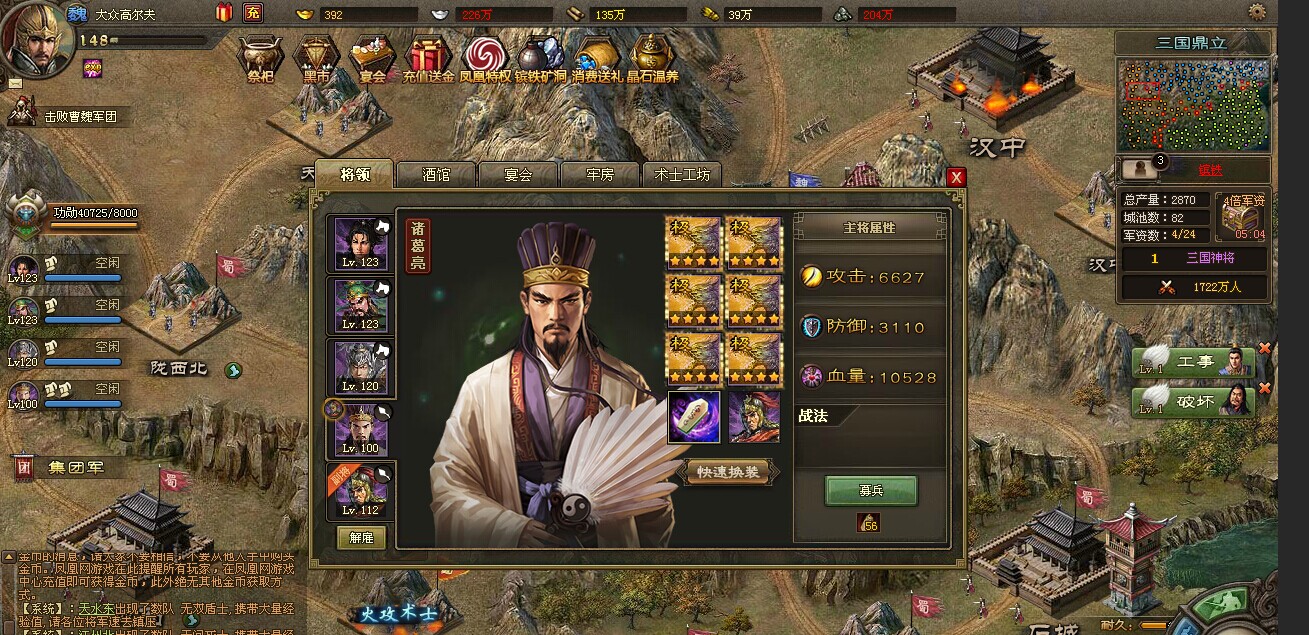This screenshot has width=1309, height=635.
Task: Open the 祭祀 cauldron icon
Action: click(260, 58)
